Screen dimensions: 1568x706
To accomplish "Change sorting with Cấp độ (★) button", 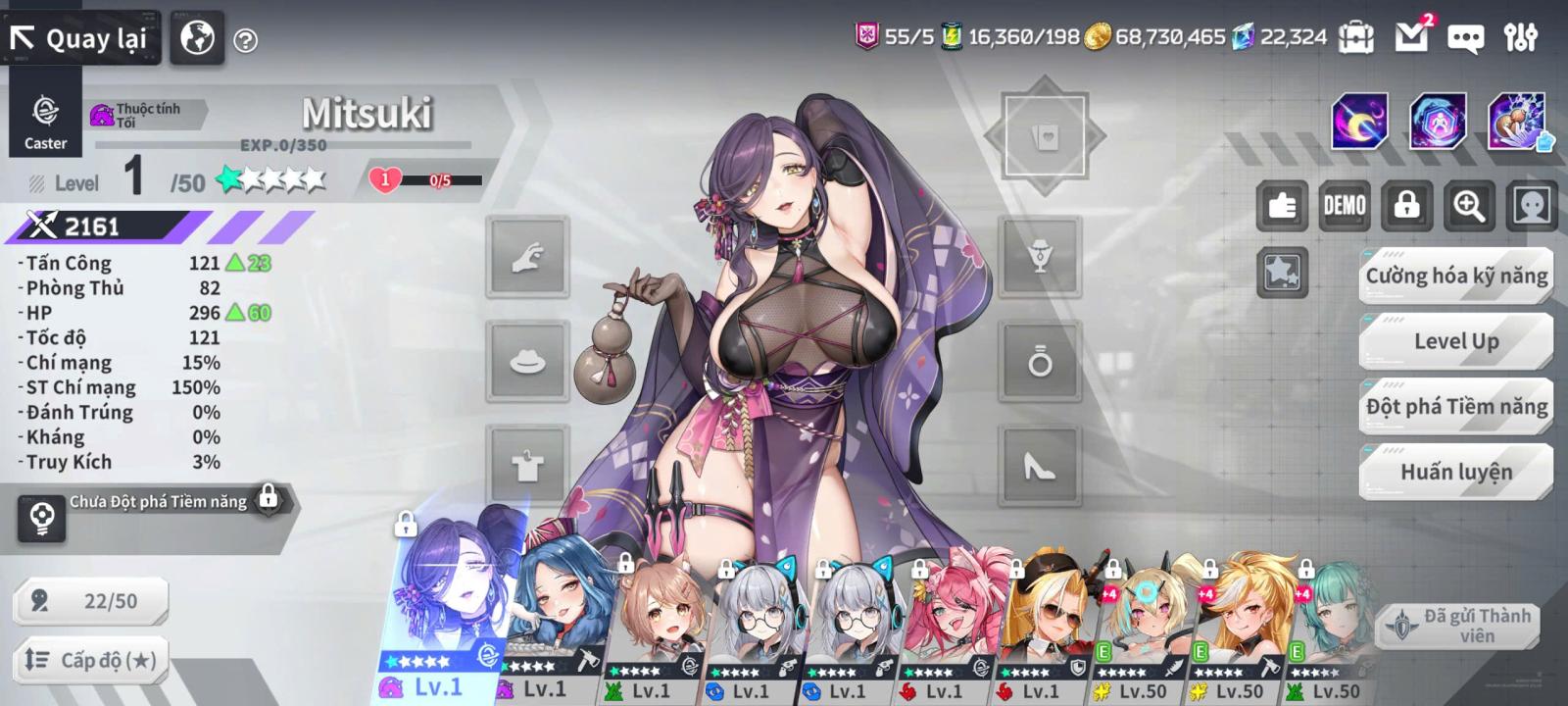I will coord(90,660).
